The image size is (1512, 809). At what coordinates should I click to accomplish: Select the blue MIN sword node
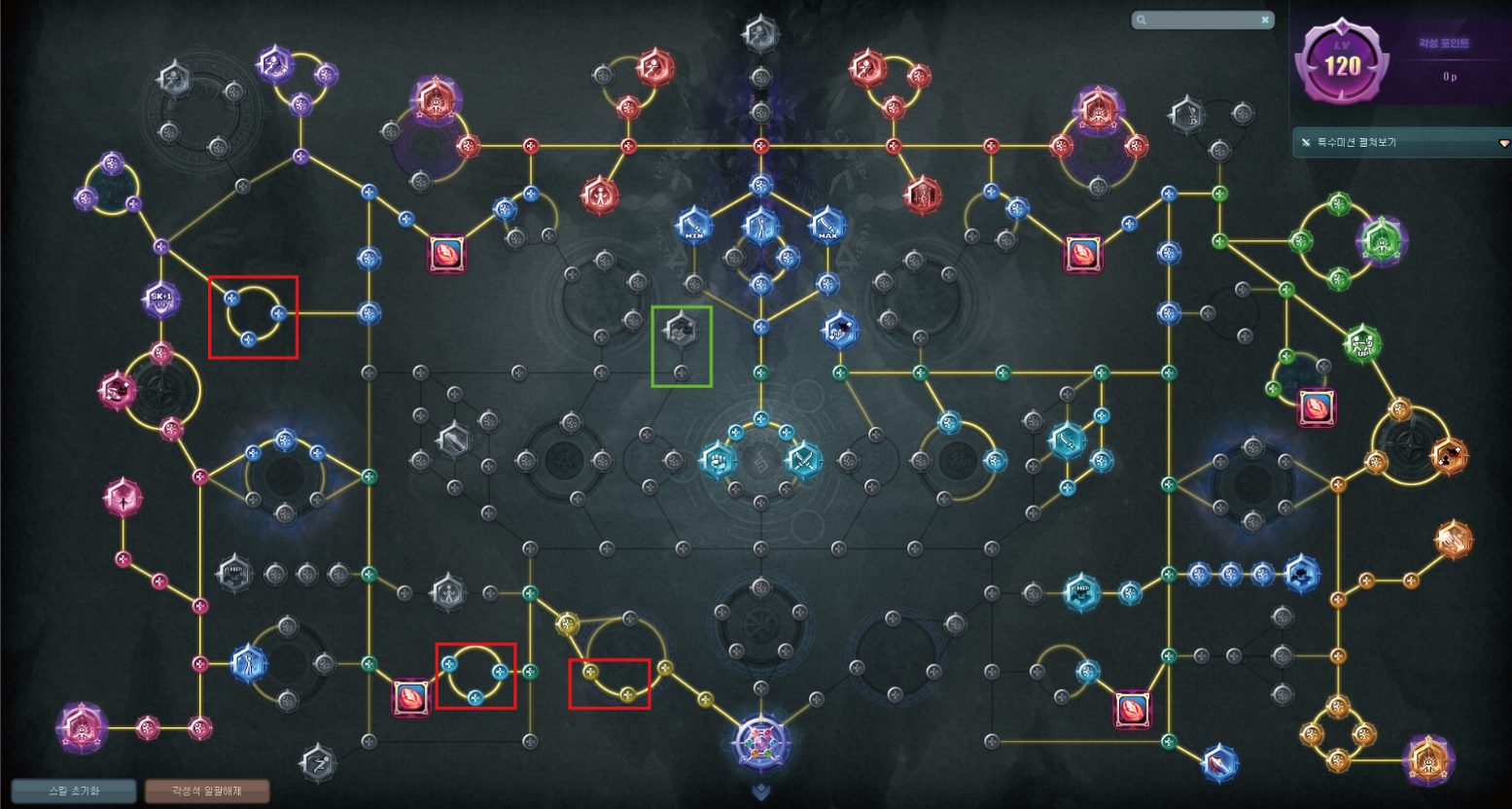[x=694, y=226]
